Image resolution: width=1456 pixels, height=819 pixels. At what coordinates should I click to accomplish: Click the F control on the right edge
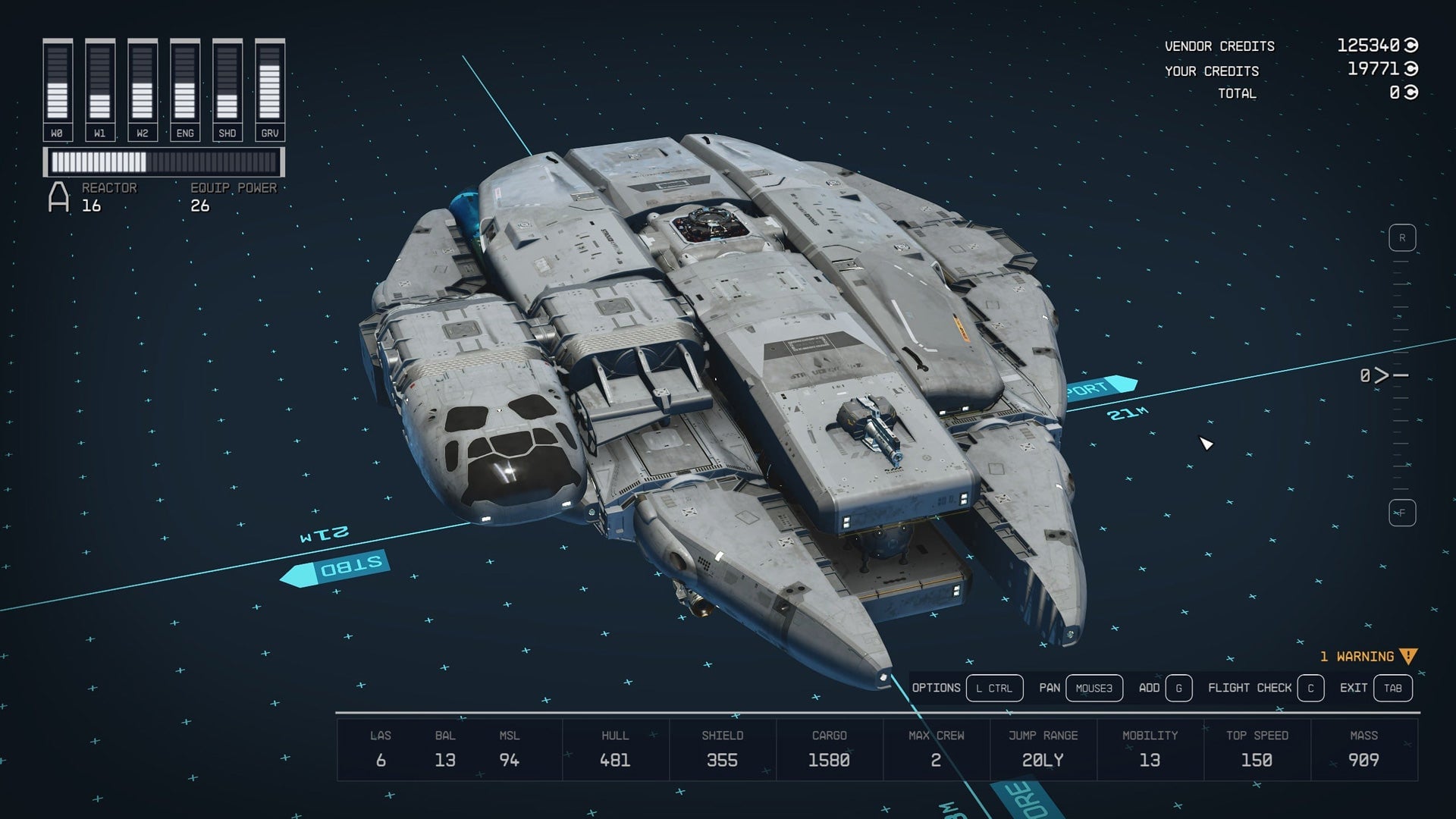(1402, 512)
